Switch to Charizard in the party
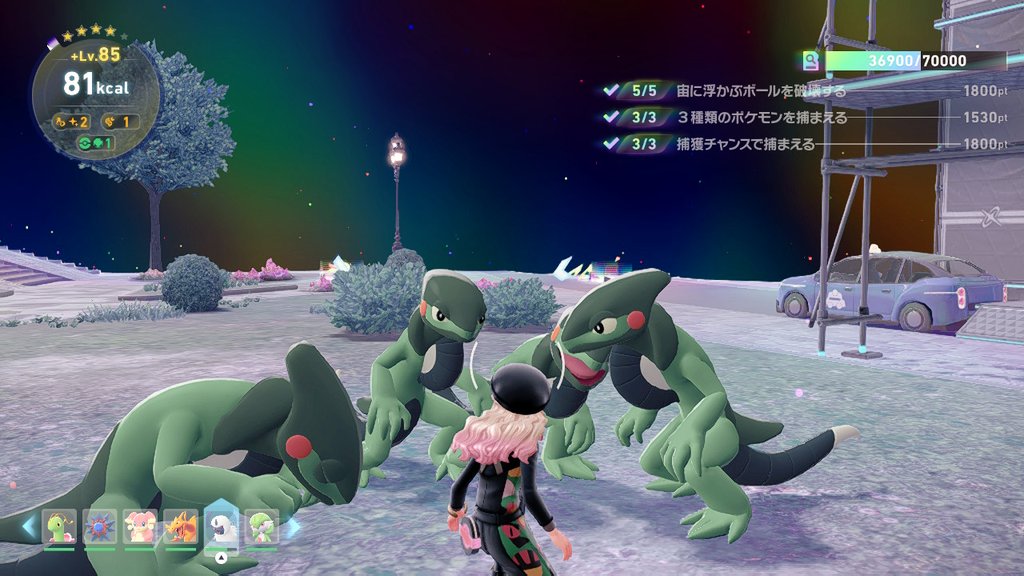1024x576 pixels. [181, 528]
